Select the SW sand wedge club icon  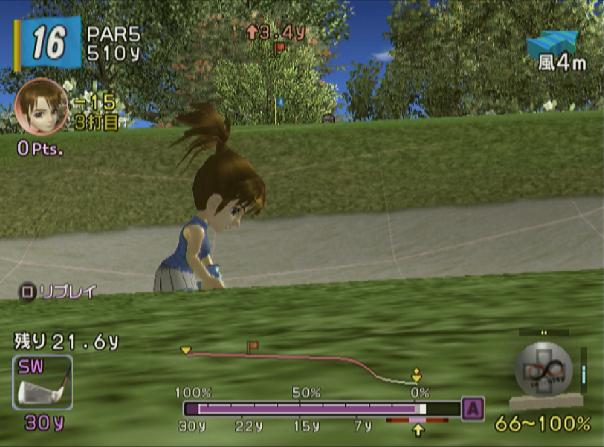pyautogui.click(x=42, y=381)
